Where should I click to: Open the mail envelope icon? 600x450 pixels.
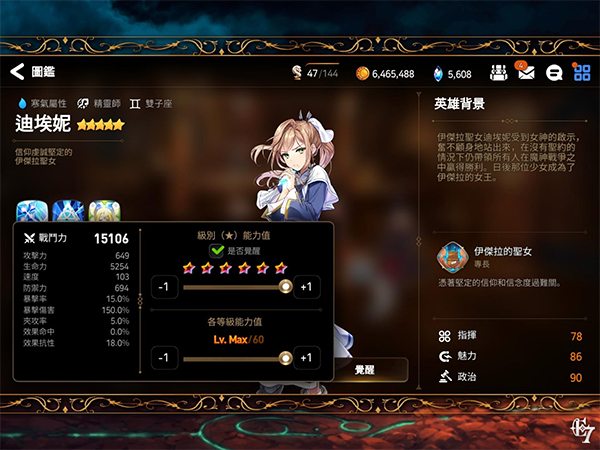pos(526,73)
